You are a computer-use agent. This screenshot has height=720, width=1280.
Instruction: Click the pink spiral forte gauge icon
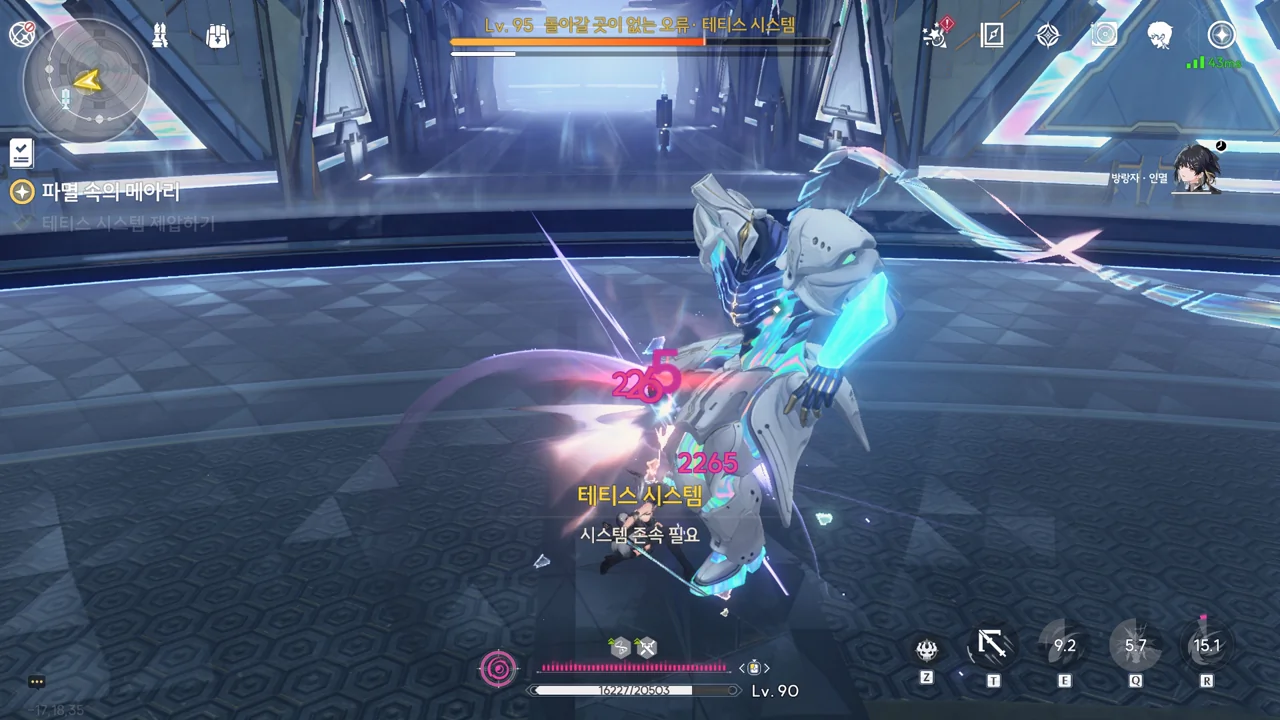coord(498,668)
